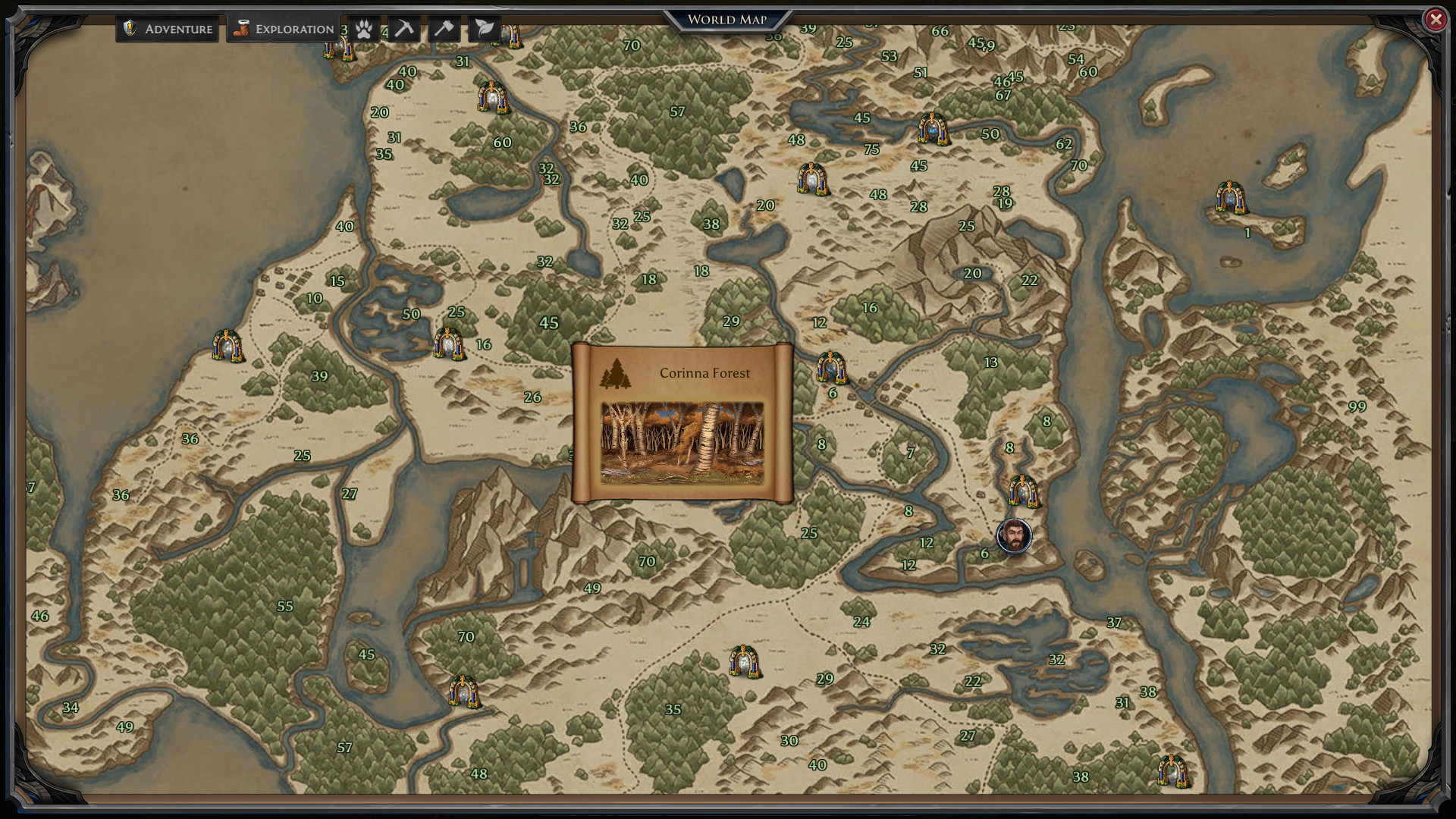
Task: Select the pickaxe mining filter icon
Action: pos(403,28)
